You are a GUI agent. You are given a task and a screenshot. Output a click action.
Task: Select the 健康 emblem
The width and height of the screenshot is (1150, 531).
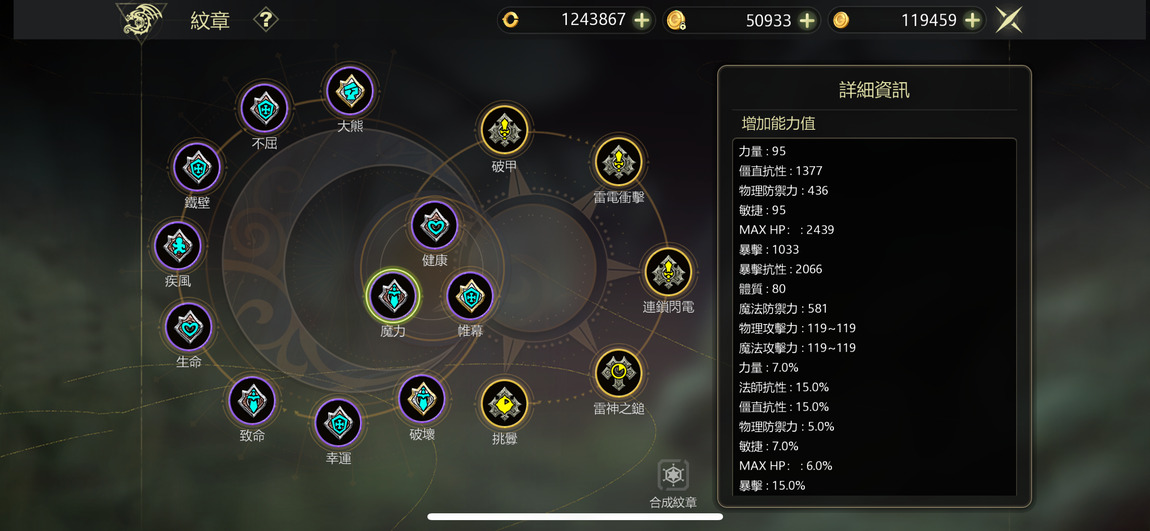click(435, 225)
